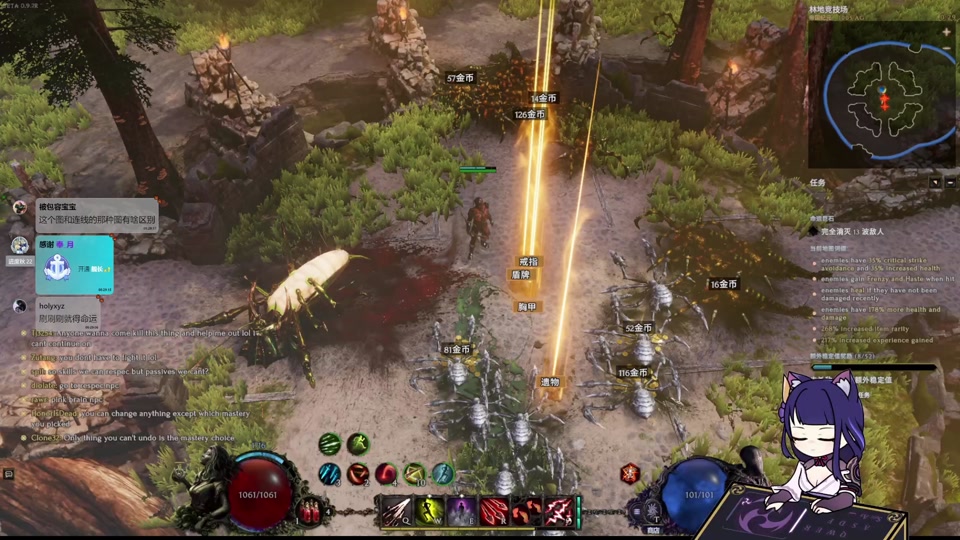Pick up the 胸甲 chest armor loot label
Viewport: 960px width, 540px height.
[x=528, y=307]
